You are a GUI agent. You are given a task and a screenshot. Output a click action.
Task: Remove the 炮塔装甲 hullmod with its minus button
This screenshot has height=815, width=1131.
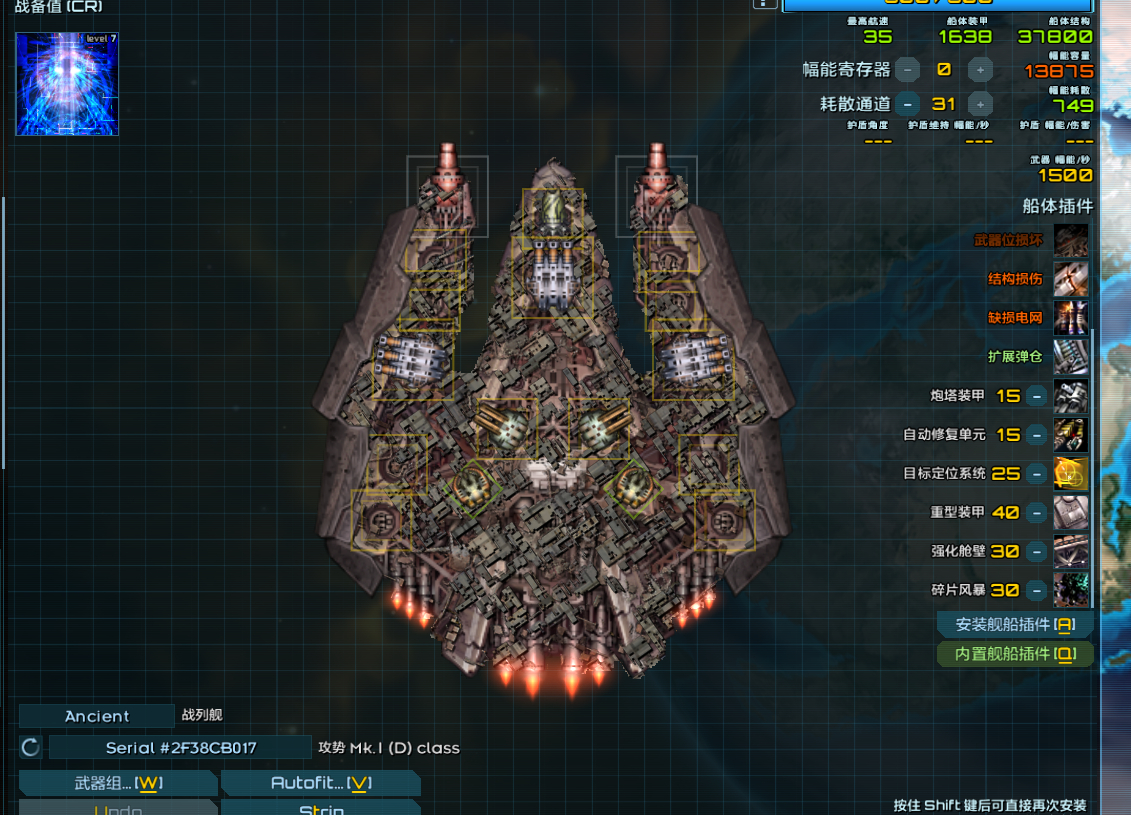pyautogui.click(x=1037, y=396)
